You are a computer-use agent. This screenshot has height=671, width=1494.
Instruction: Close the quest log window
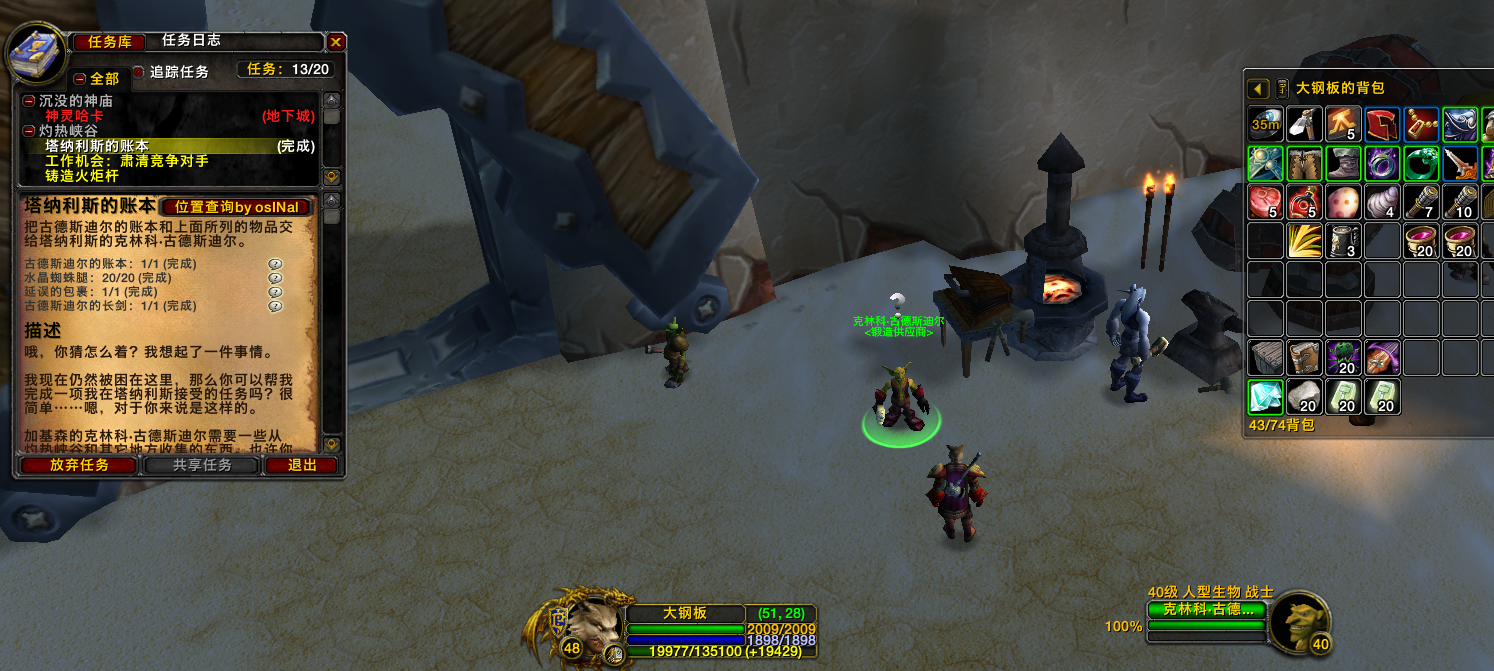coord(336,42)
